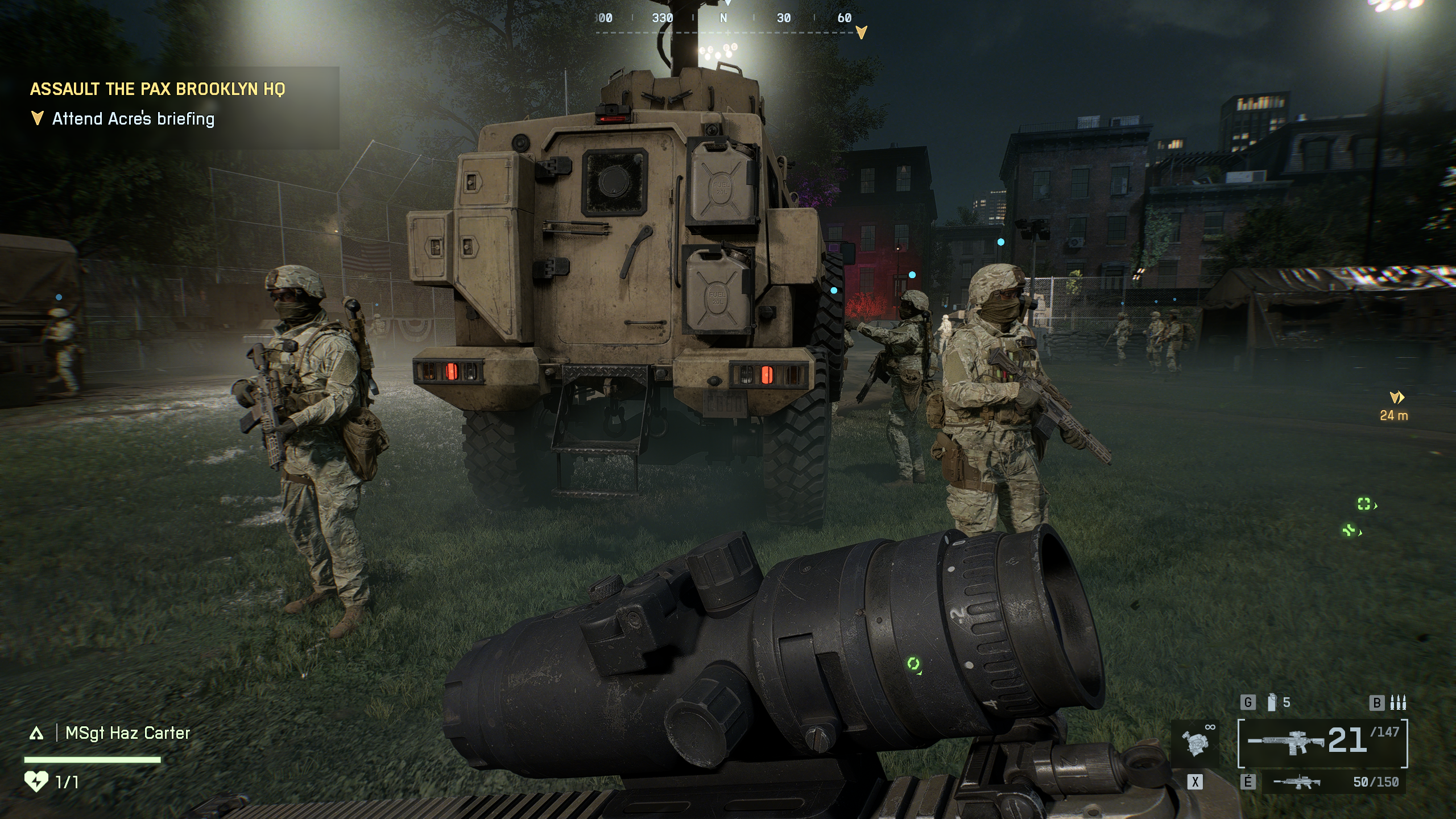The width and height of the screenshot is (1456, 819).
Task: Click the green marker on the weapon scope
Action: (913, 664)
